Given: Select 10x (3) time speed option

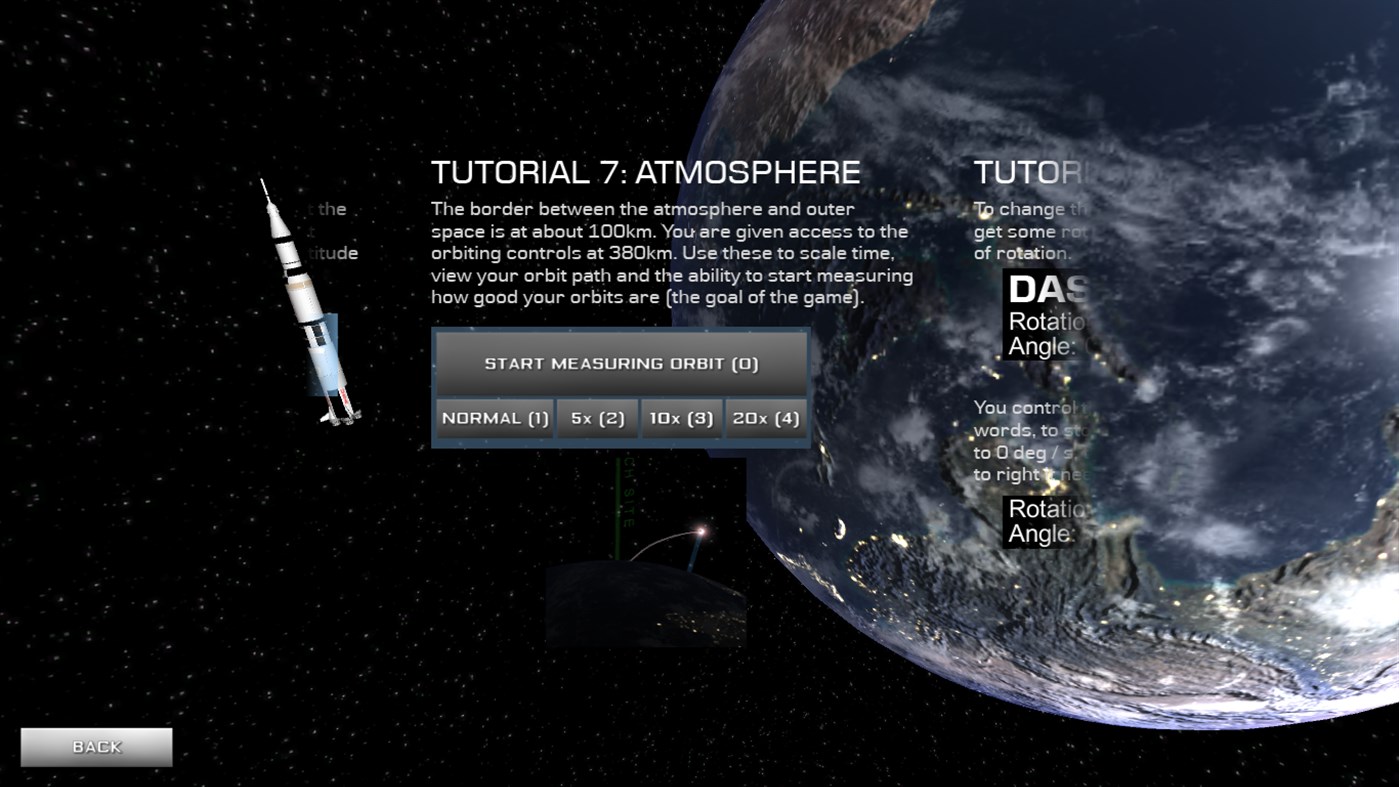Looking at the screenshot, I should [681, 418].
